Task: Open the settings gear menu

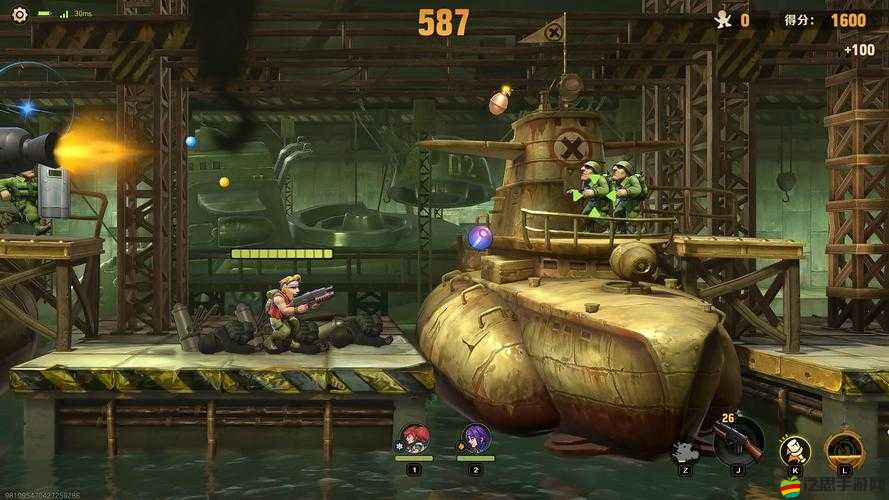Action: [20, 15]
